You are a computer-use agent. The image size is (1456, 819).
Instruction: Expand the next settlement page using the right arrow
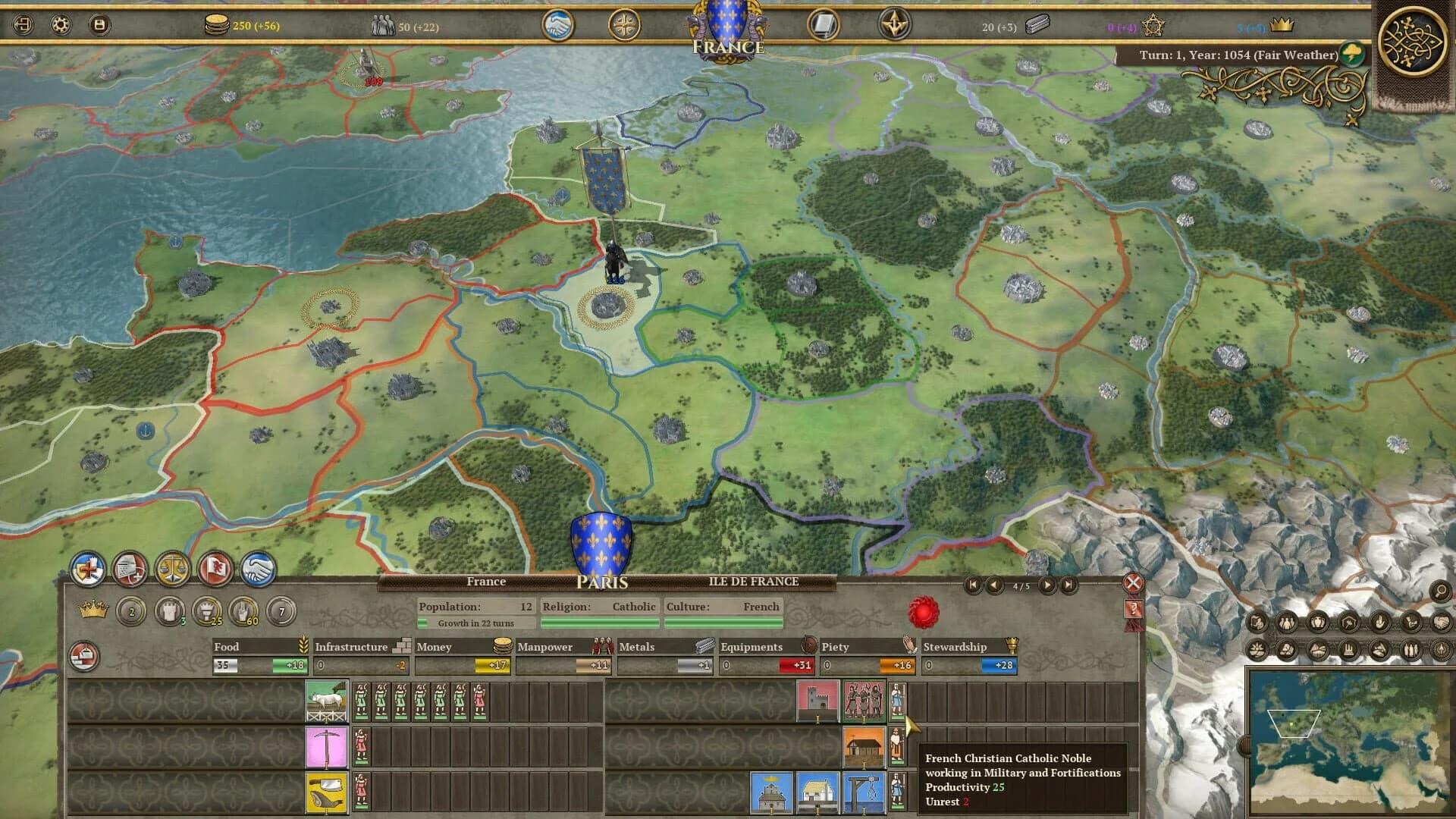[x=1049, y=585]
